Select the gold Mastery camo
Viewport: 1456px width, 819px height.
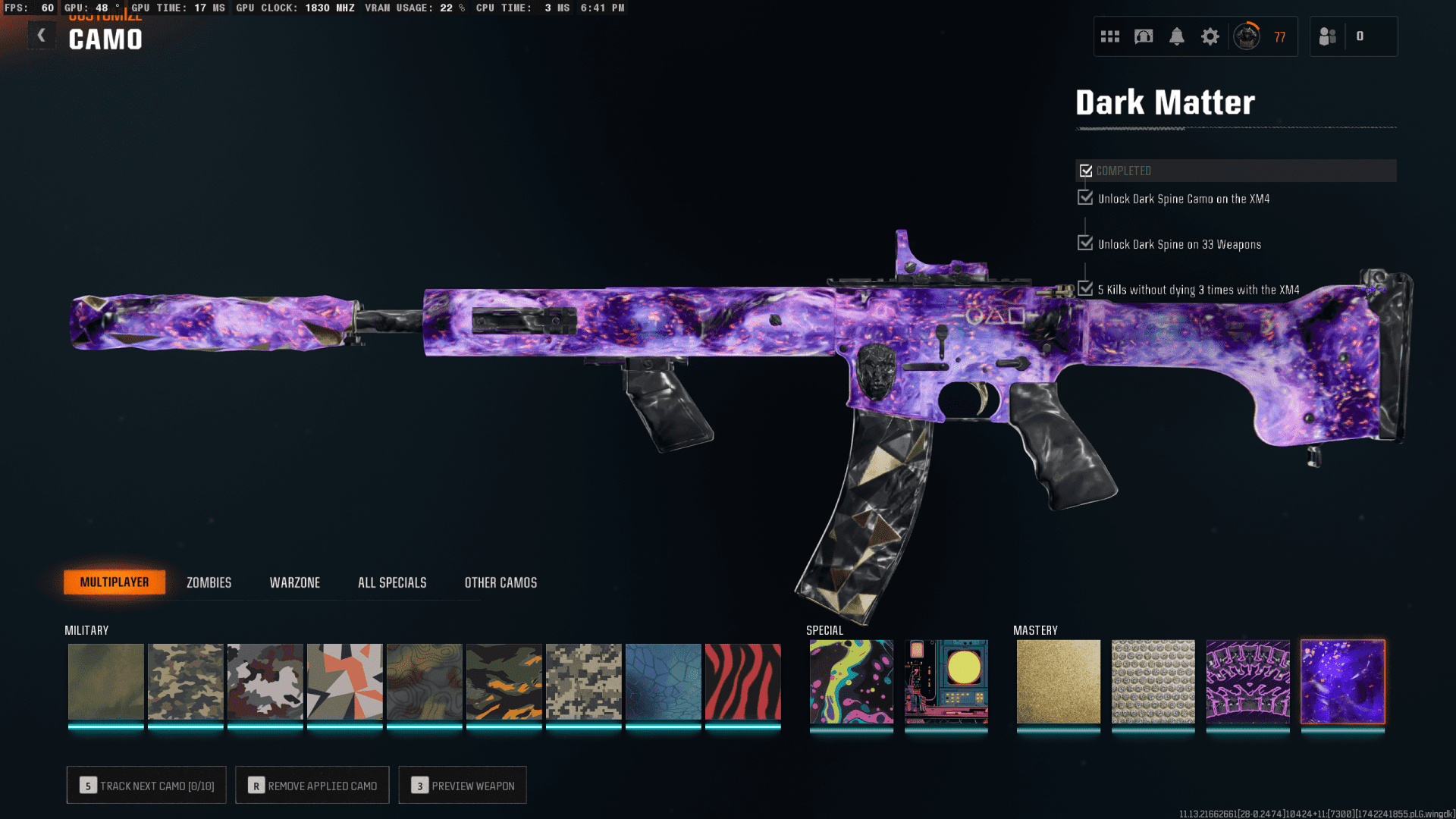coord(1058,681)
